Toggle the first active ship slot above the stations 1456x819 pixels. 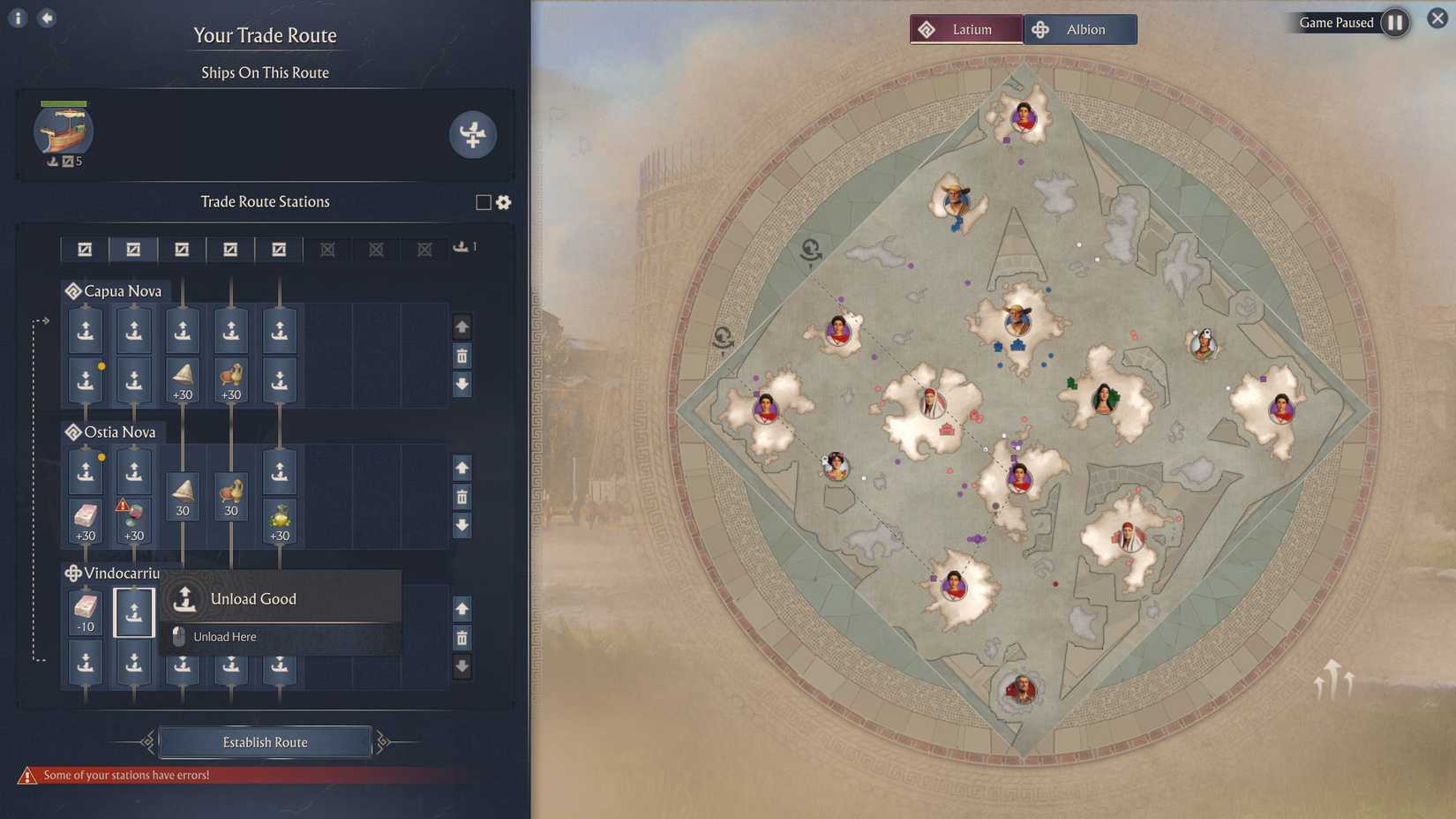[x=84, y=249]
